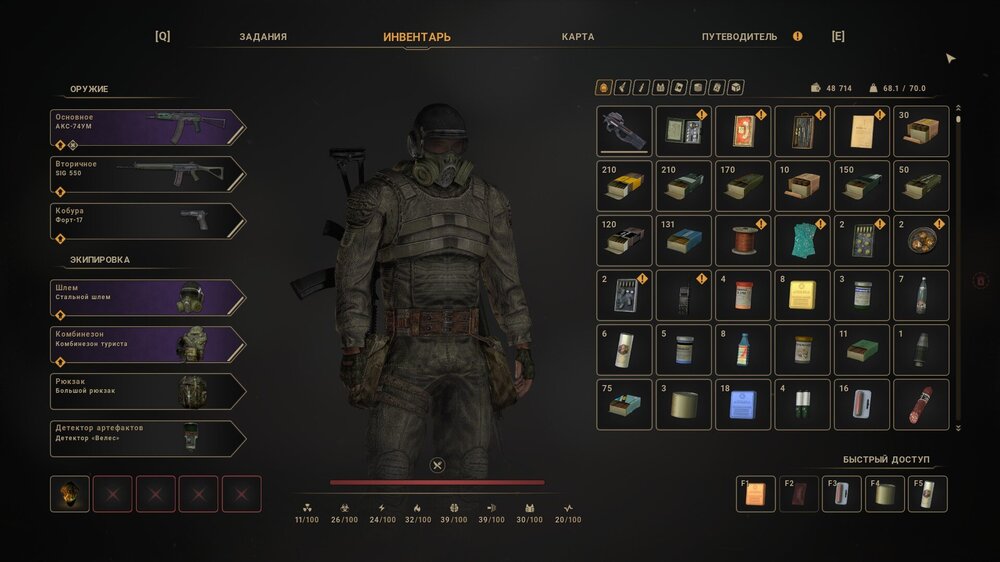
Task: Switch to the Задания tab
Action: click(x=263, y=37)
